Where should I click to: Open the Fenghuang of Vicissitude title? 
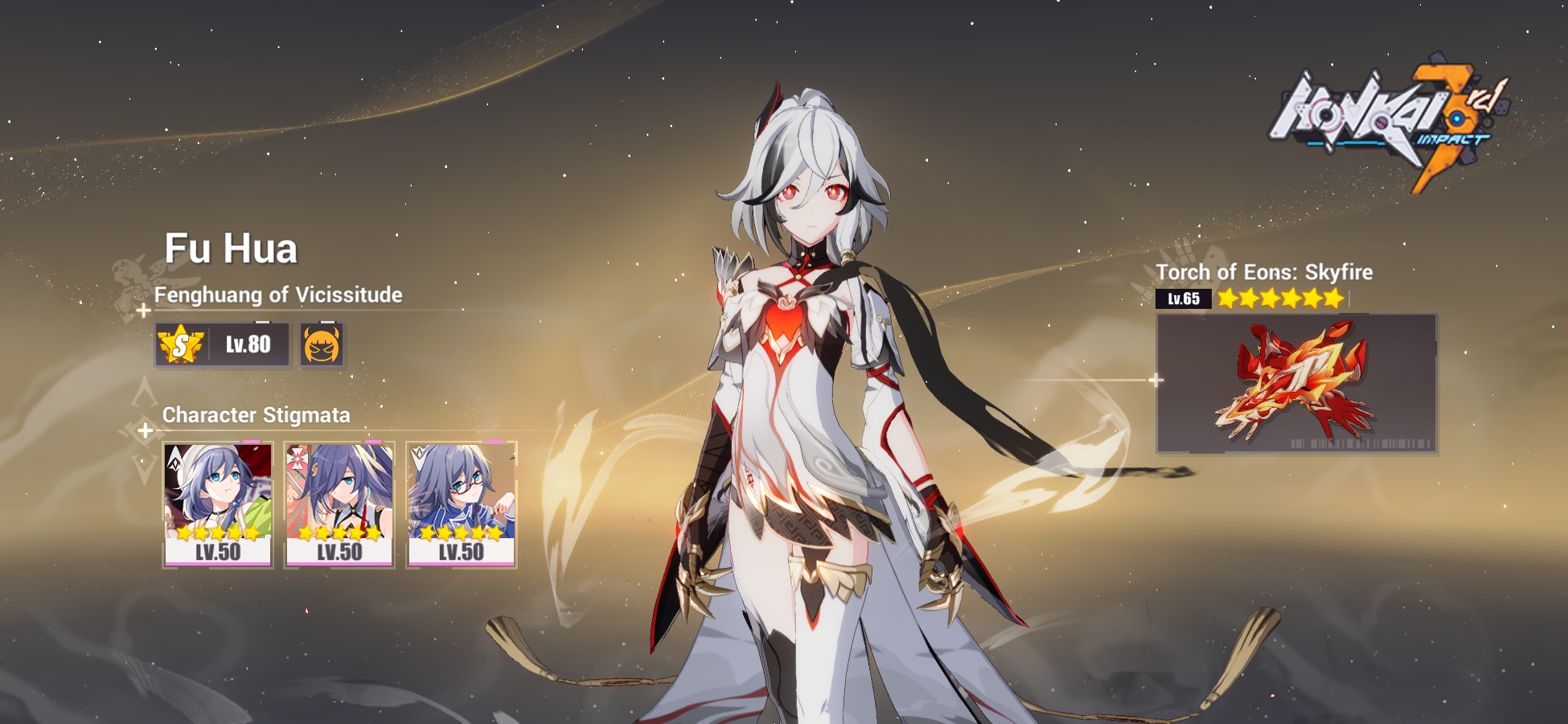point(281,295)
